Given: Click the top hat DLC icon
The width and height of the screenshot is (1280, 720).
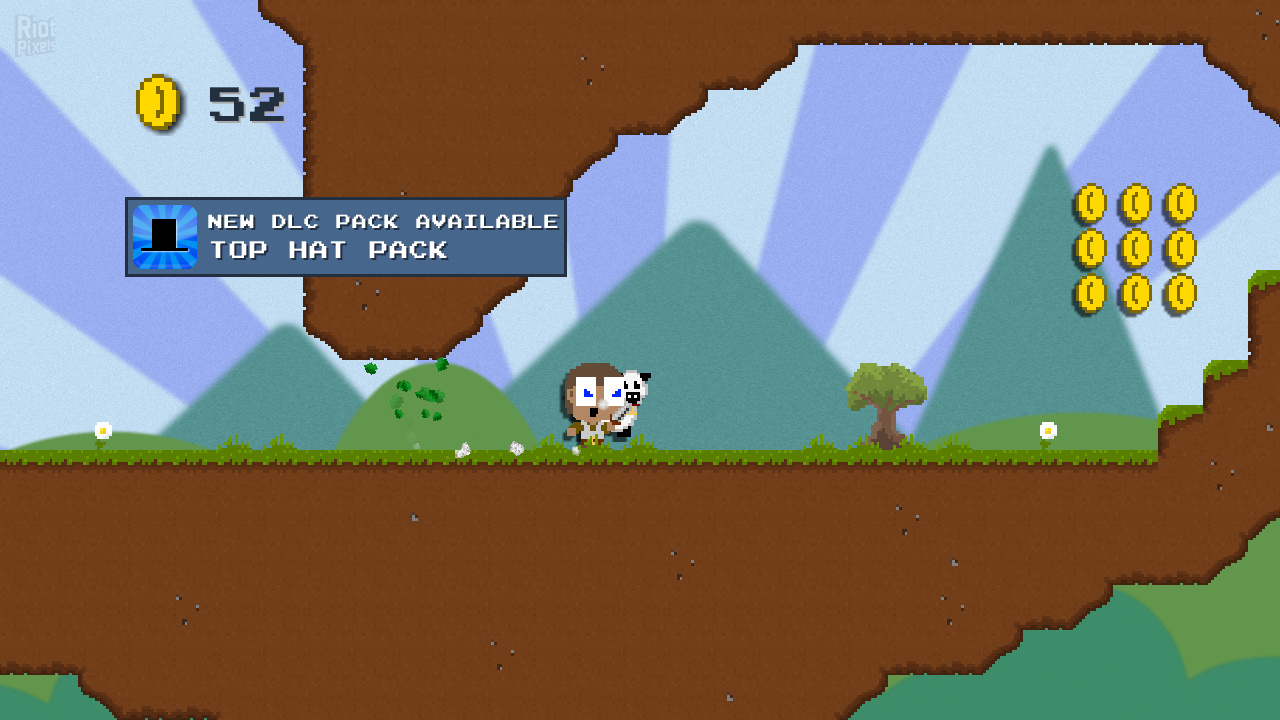Looking at the screenshot, I should [x=165, y=237].
